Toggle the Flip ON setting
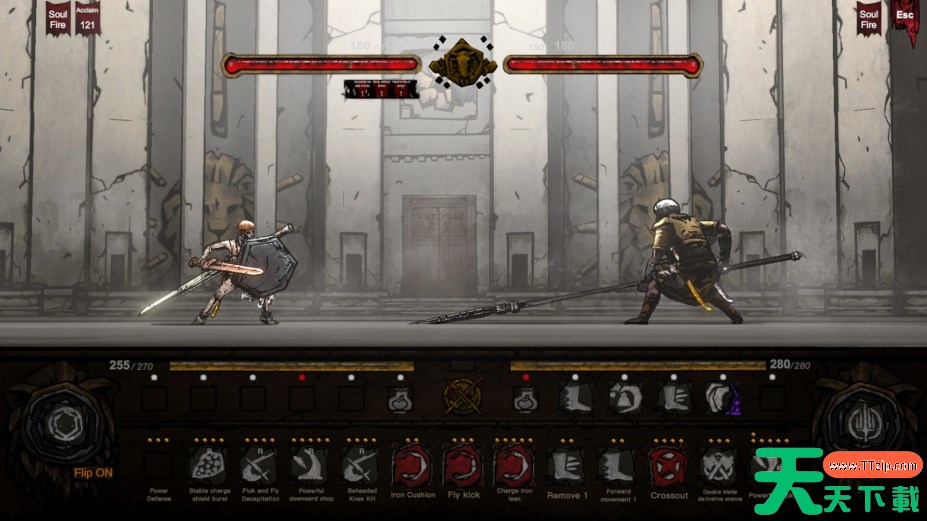Viewport: 927px width, 521px height. point(92,473)
